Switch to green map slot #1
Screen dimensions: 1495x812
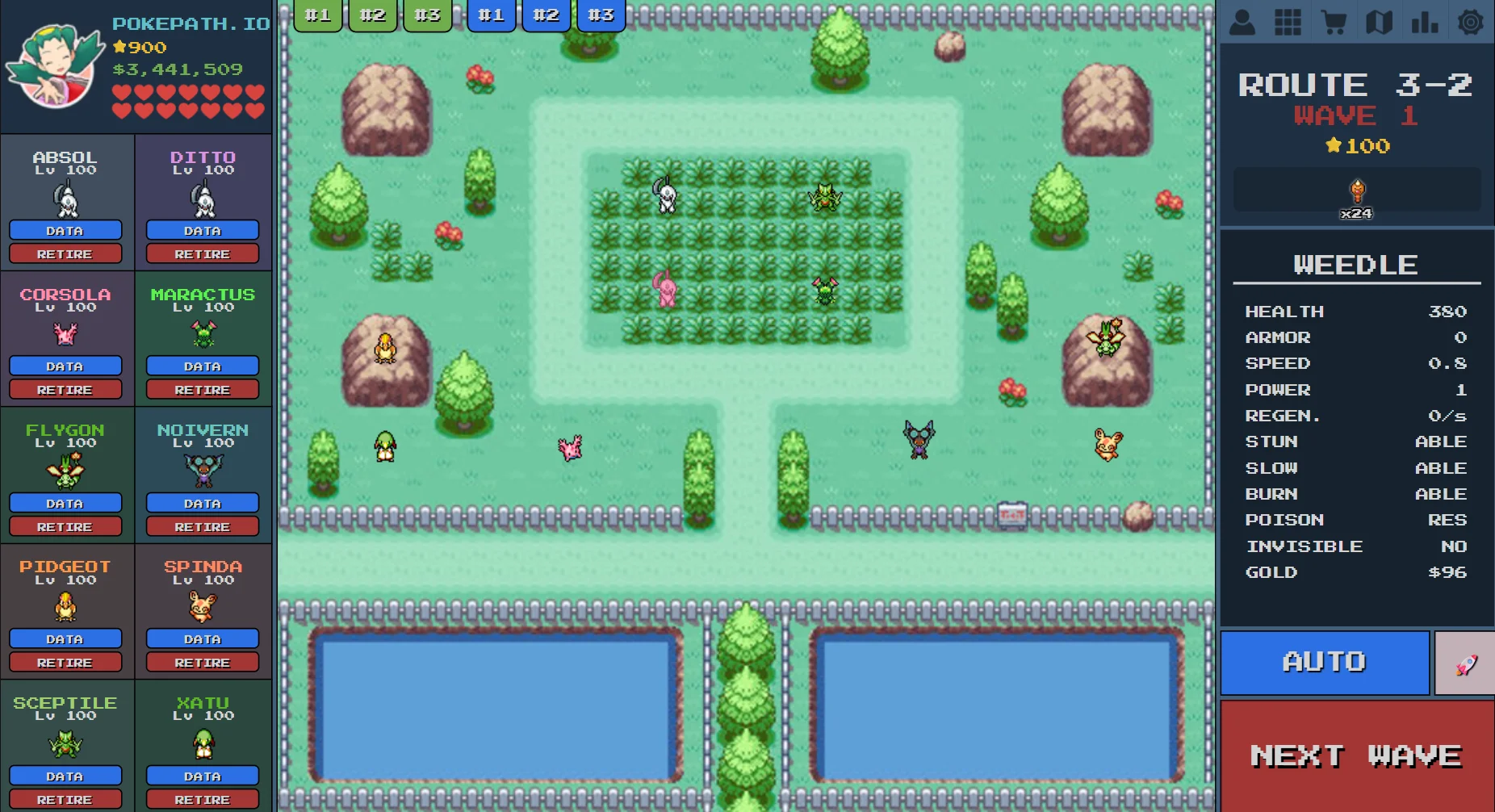point(317,14)
